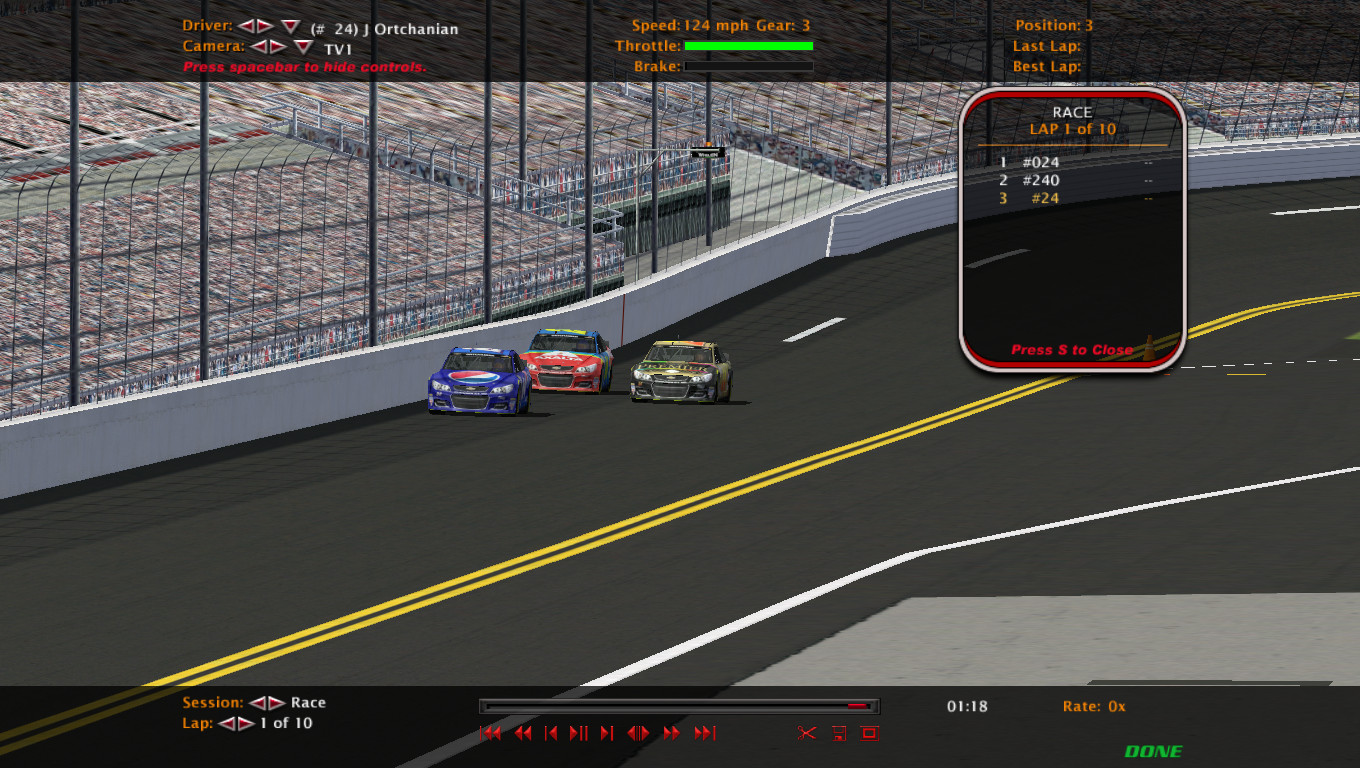
Task: Open the camera dropdown list
Action: 303,47
